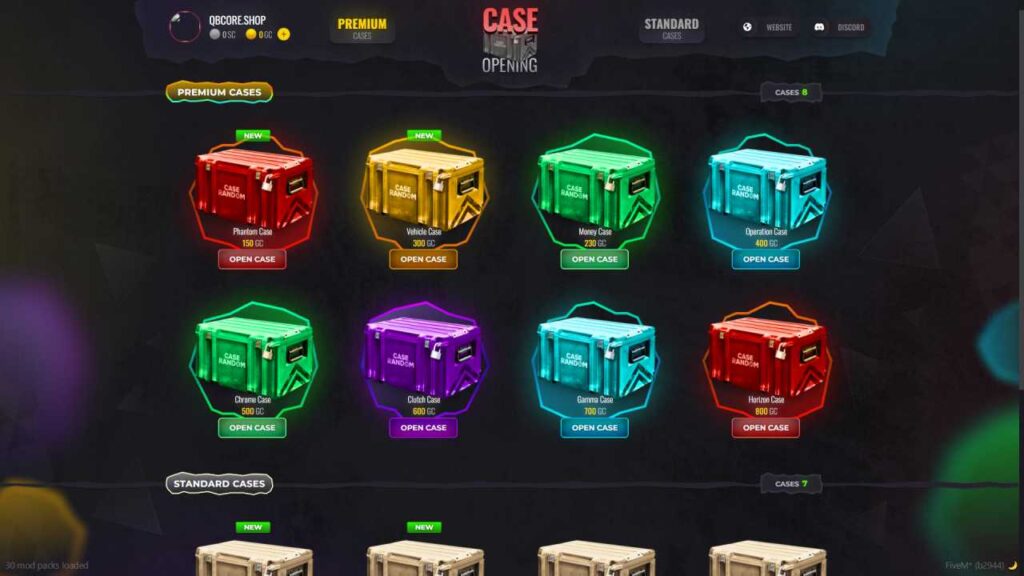Open the Operation Case
The height and width of the screenshot is (576, 1024).
(766, 259)
